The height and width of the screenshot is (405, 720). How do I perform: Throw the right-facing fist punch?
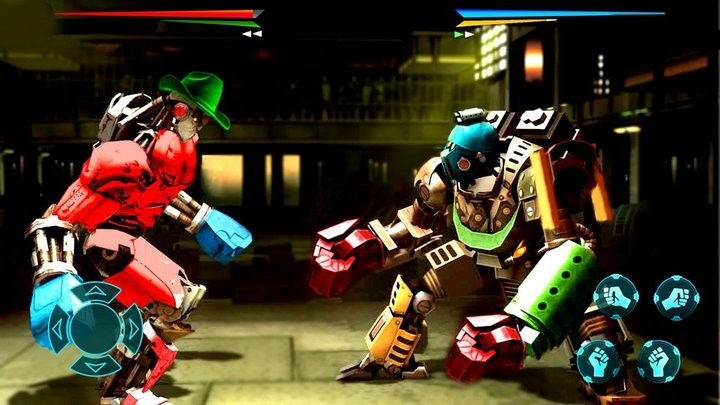(x=676, y=297)
